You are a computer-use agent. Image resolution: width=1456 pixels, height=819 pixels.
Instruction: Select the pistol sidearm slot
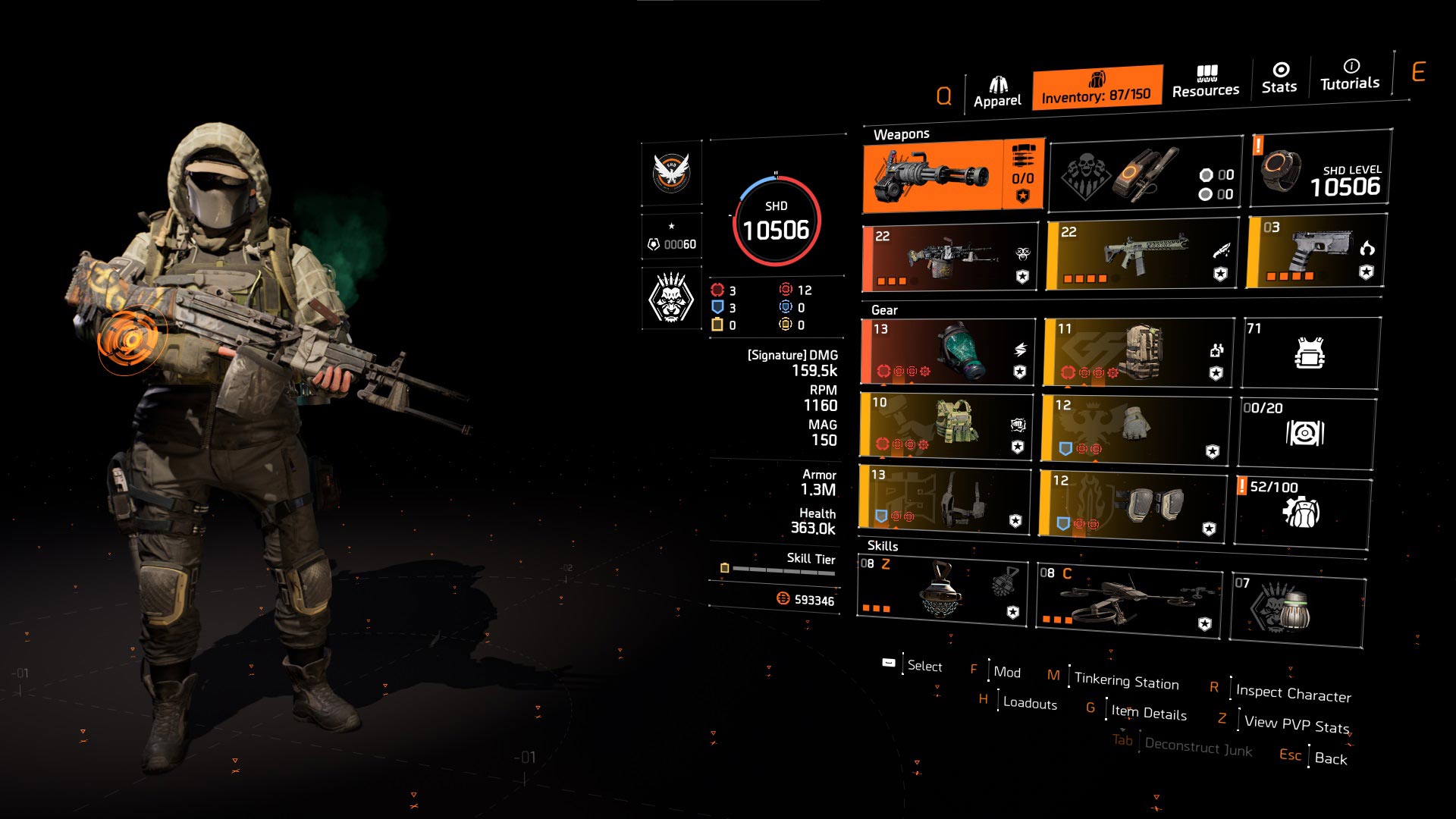pyautogui.click(x=1316, y=252)
